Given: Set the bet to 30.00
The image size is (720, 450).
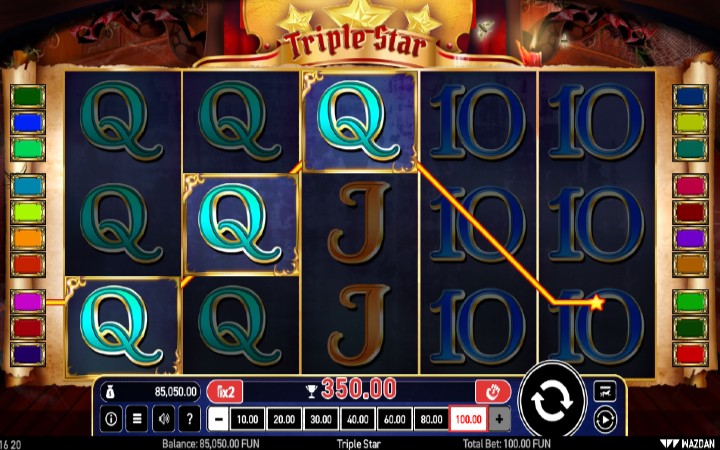Looking at the screenshot, I should tap(320, 419).
